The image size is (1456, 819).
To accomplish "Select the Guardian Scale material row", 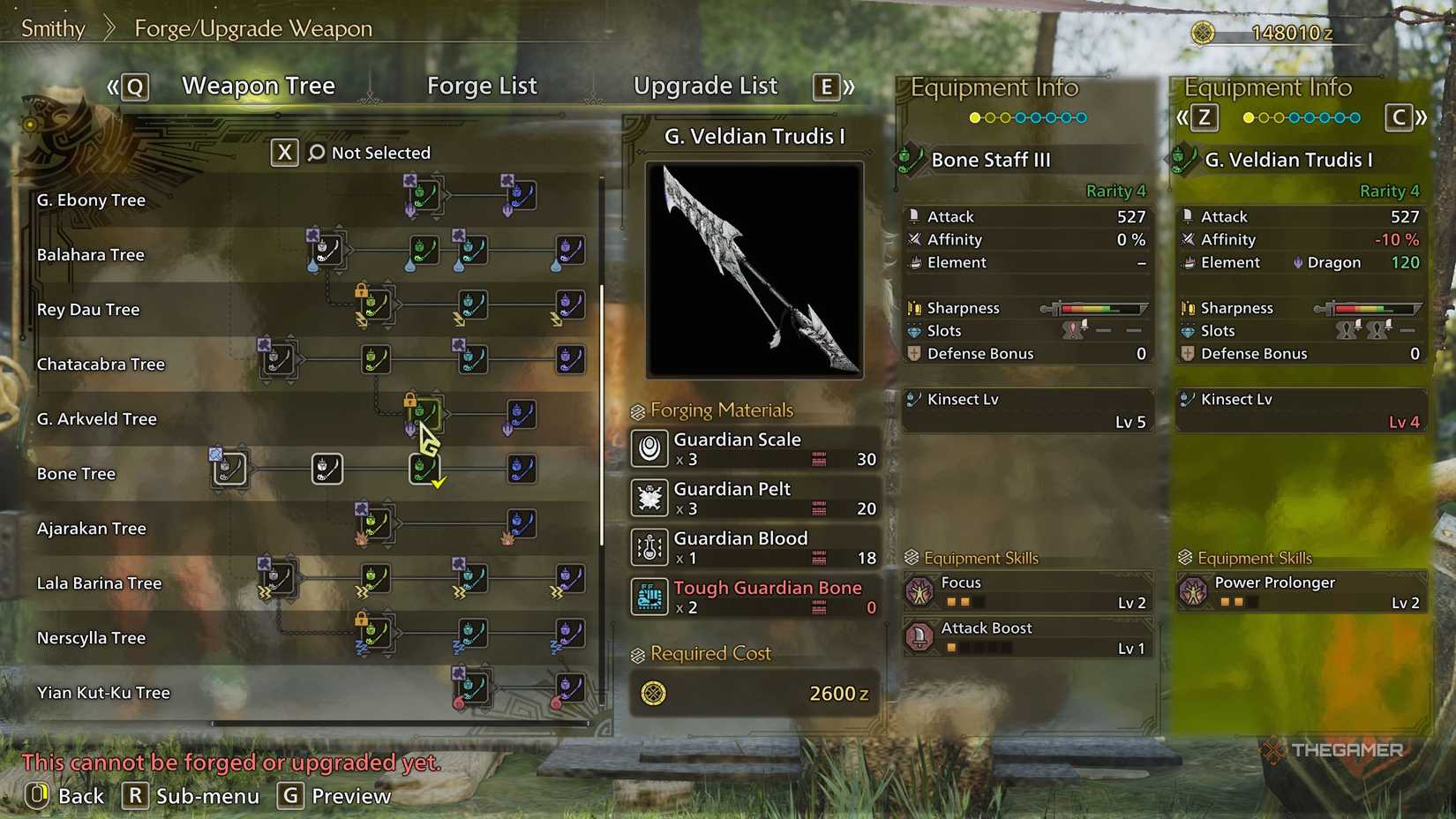I will (x=754, y=448).
